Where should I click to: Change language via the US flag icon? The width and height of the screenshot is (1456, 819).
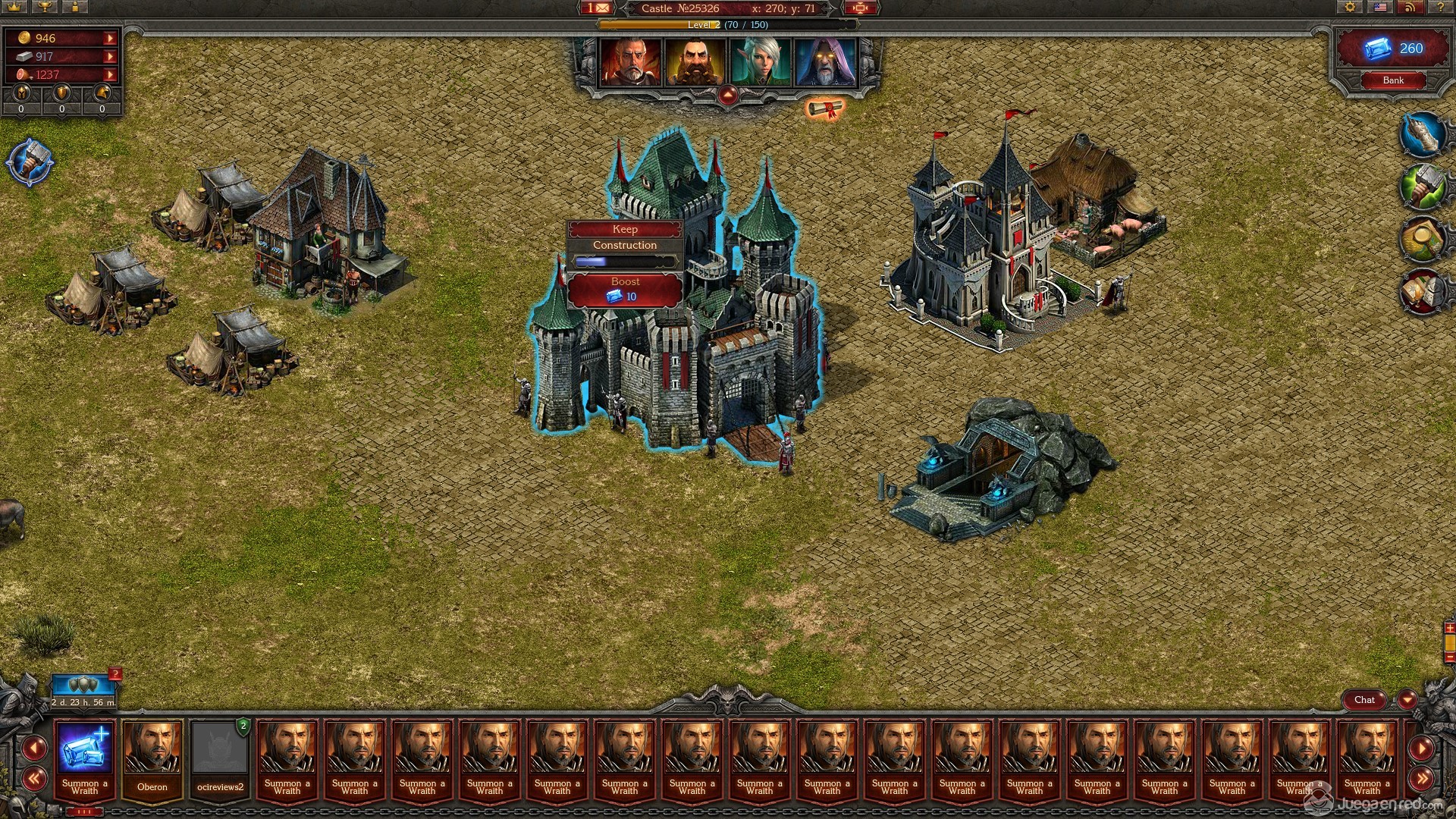tap(1380, 8)
